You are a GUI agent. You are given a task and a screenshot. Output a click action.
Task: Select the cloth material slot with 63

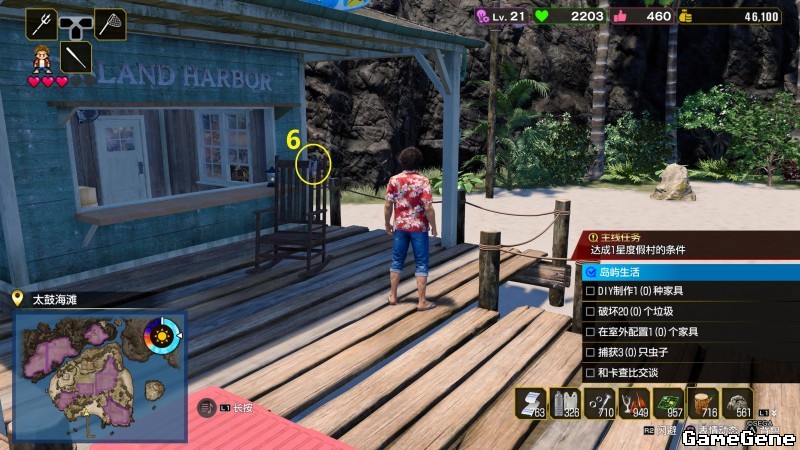point(531,403)
